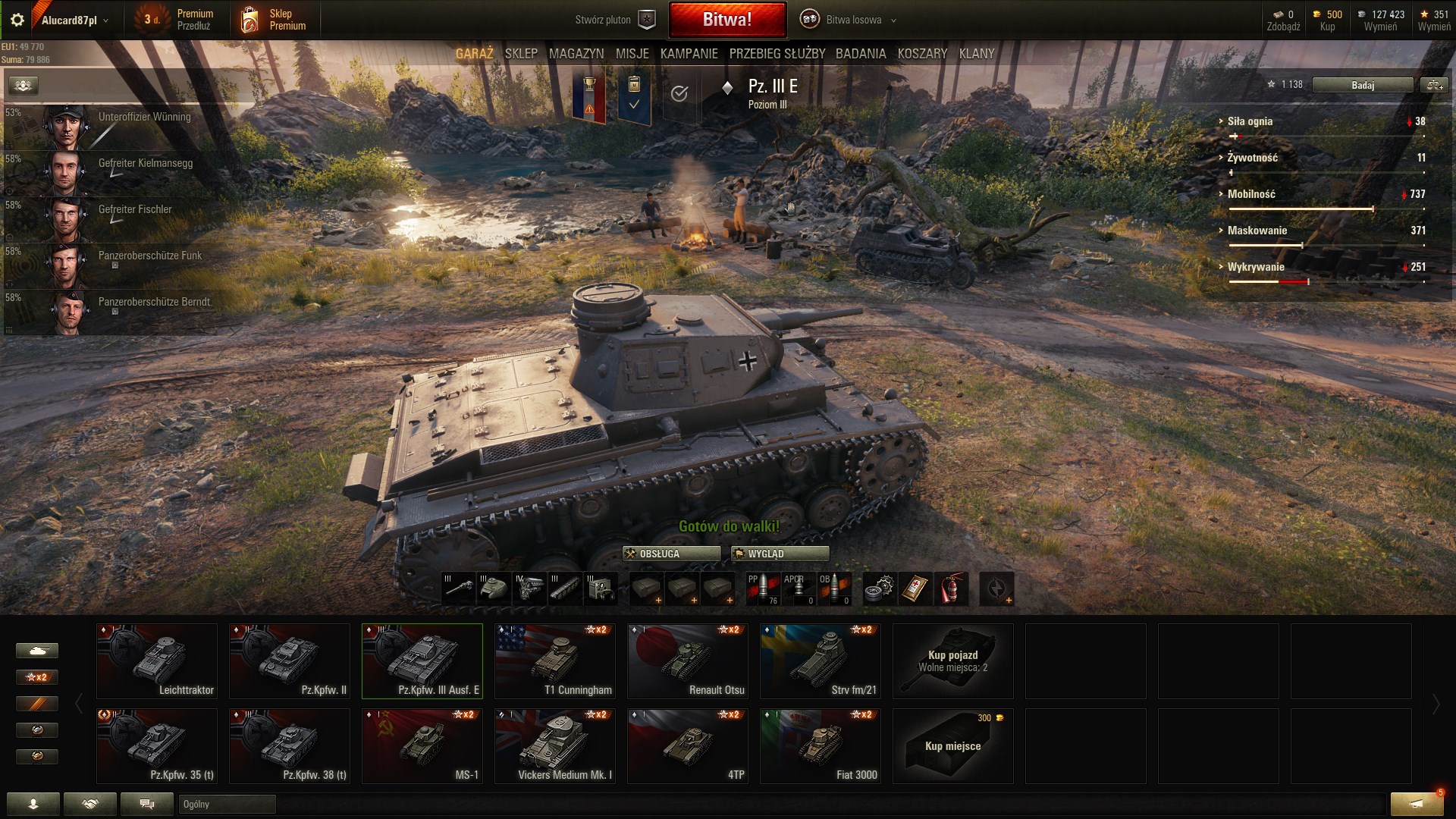This screenshot has width=1456, height=819.
Task: Click the Badaj research button
Action: point(1362,85)
